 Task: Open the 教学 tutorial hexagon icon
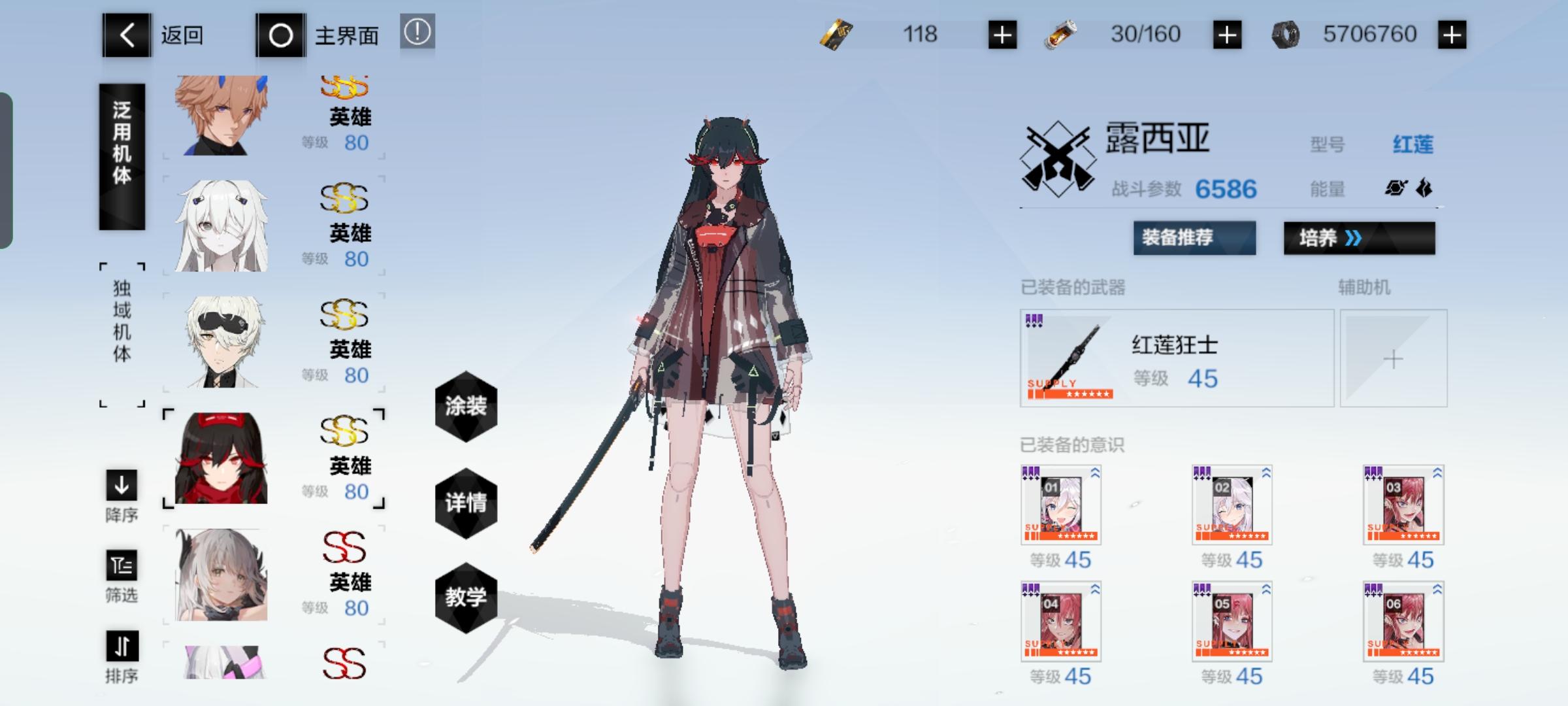(x=467, y=598)
